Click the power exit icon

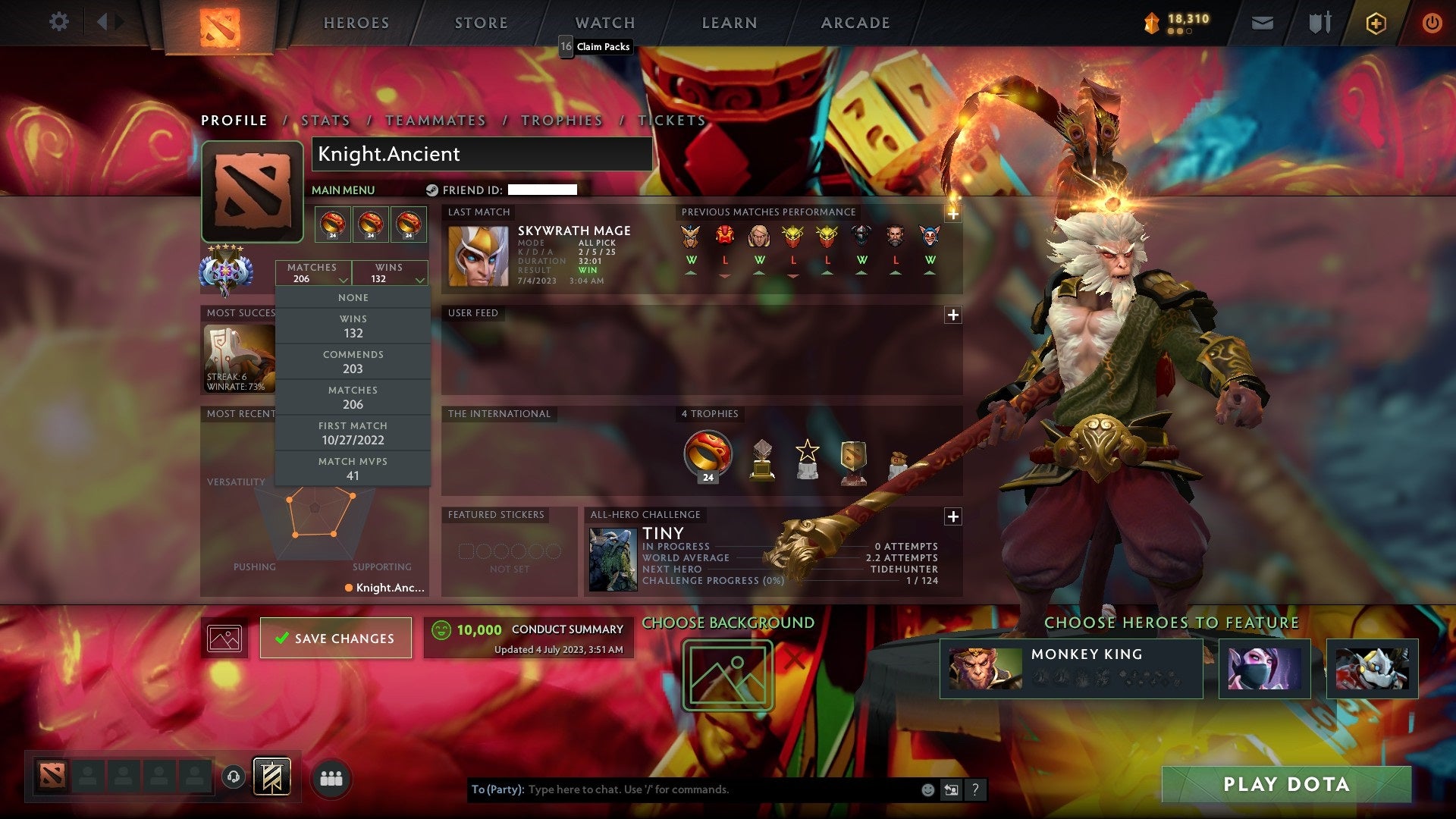(1432, 23)
